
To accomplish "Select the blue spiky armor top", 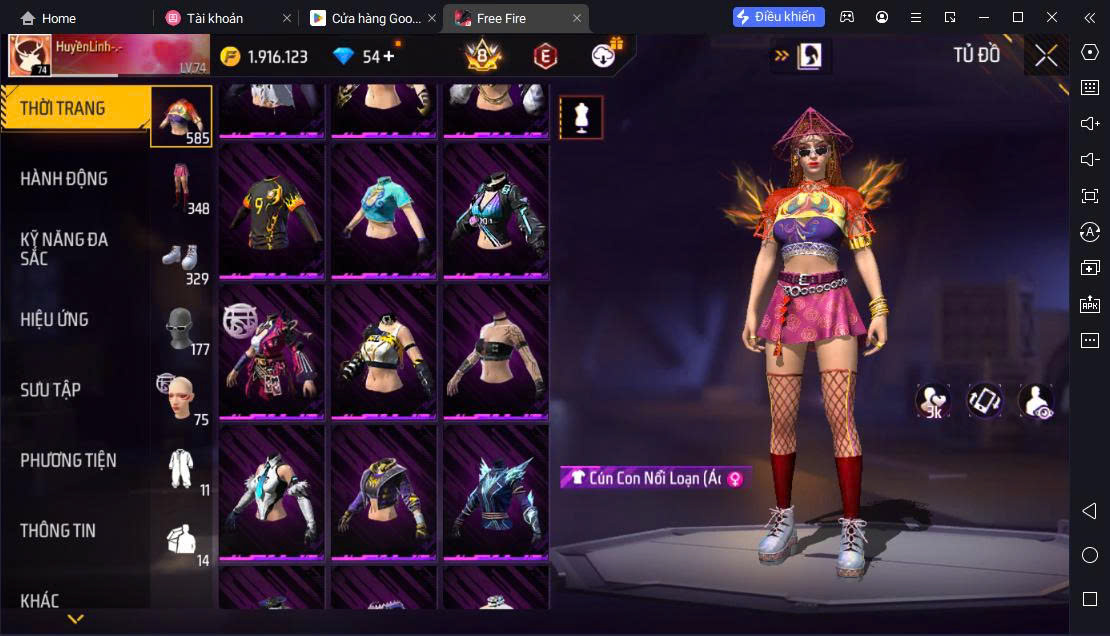I will tap(496, 492).
